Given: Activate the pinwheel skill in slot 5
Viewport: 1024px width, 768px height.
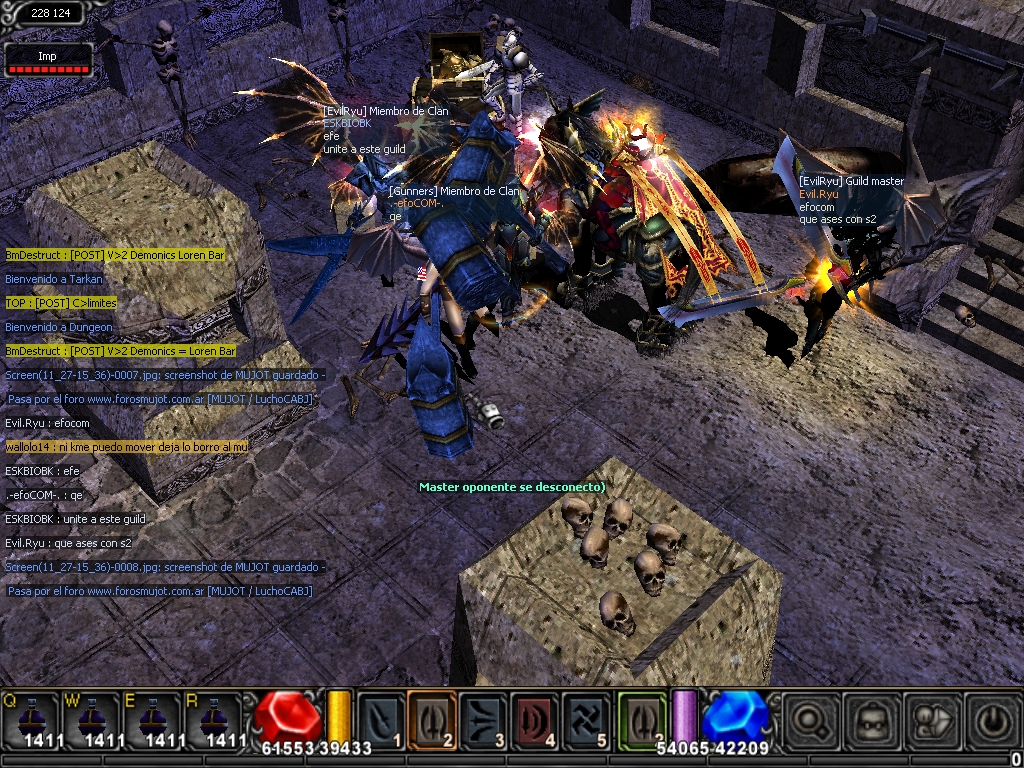Looking at the screenshot, I should pyautogui.click(x=587, y=719).
